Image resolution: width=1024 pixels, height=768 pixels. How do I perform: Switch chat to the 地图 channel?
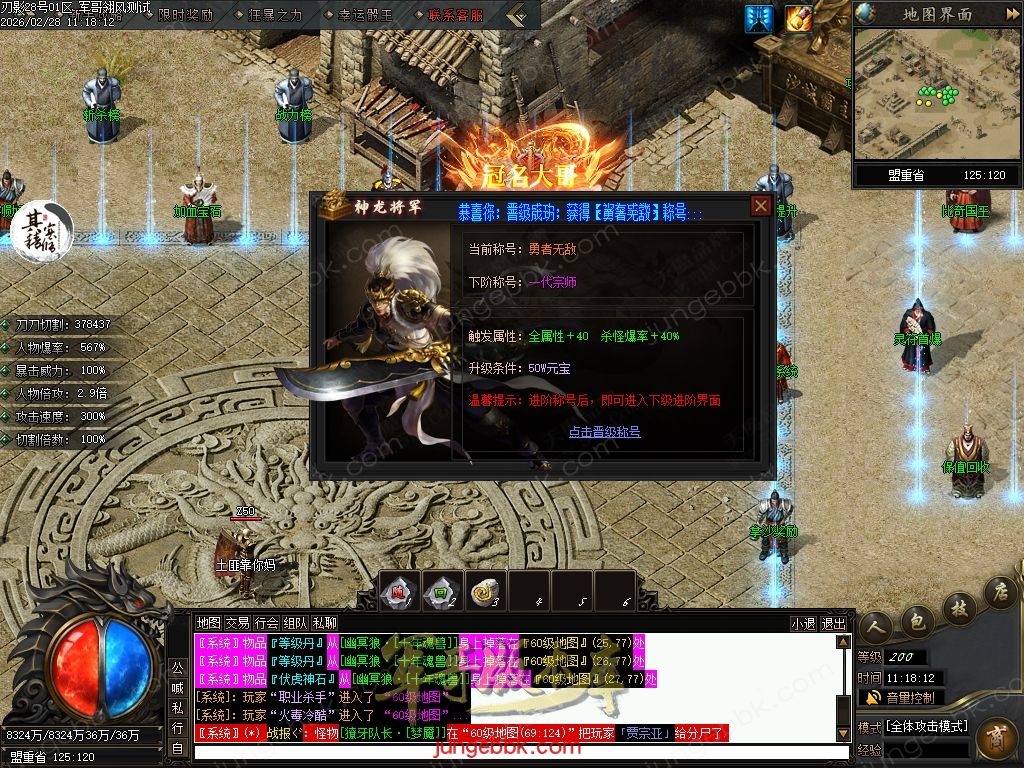tap(208, 623)
